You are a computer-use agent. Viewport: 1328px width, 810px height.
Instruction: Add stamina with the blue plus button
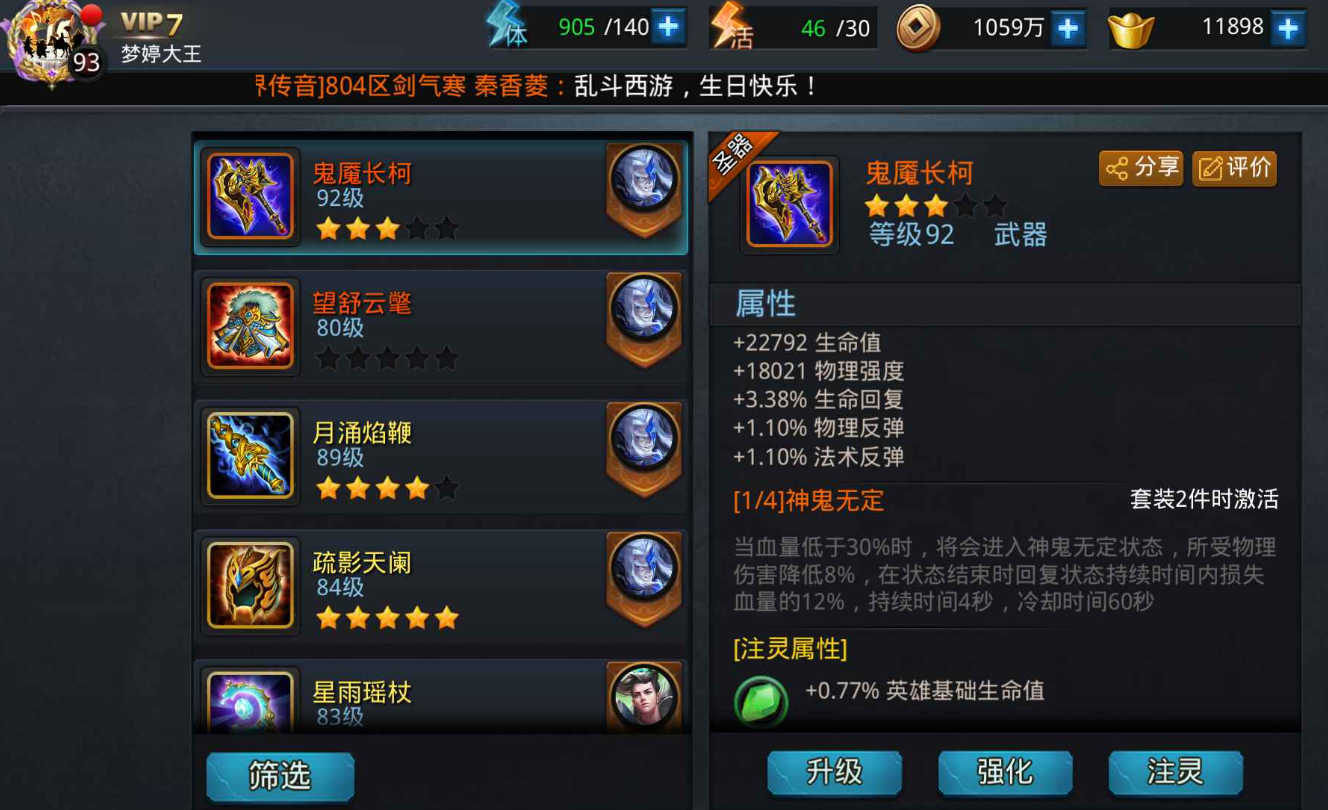coord(669,25)
